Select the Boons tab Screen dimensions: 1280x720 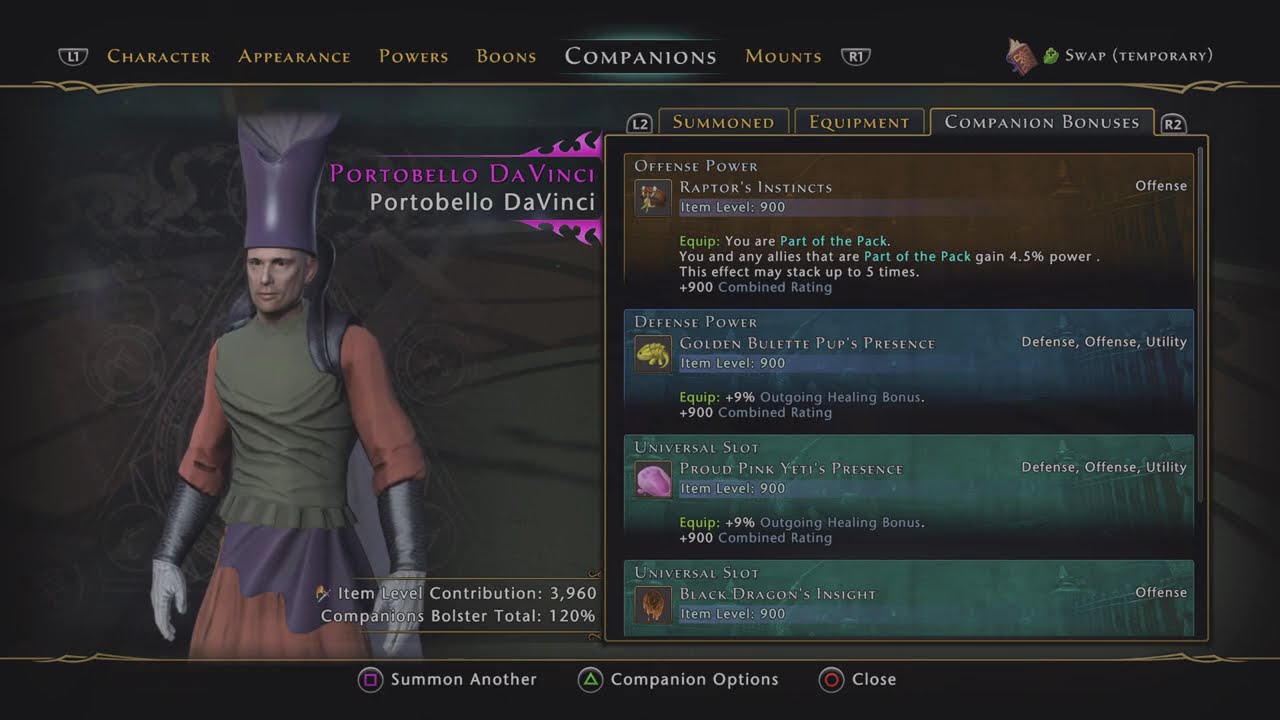(506, 56)
